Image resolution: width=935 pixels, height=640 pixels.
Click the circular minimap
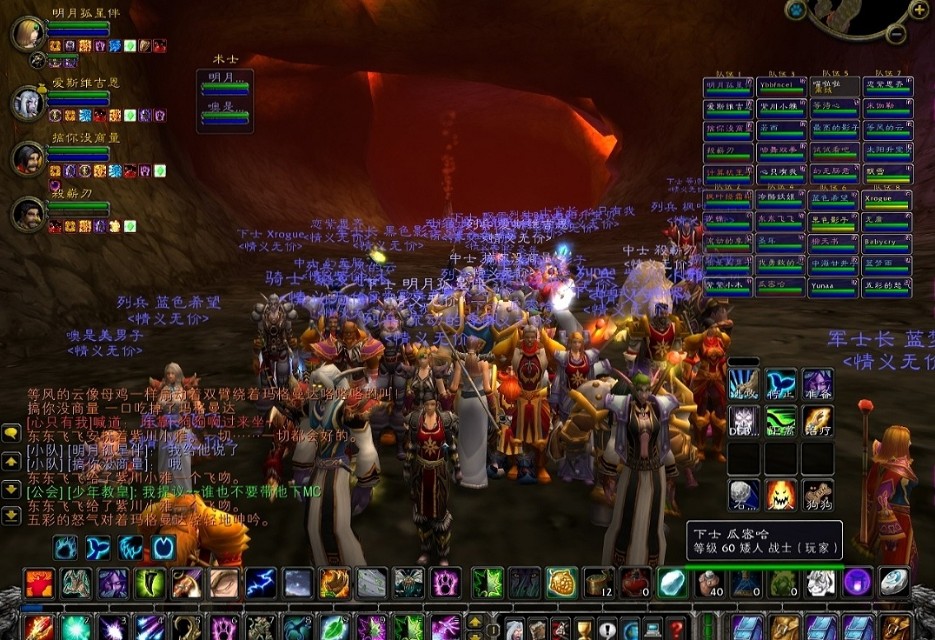[x=855, y=12]
